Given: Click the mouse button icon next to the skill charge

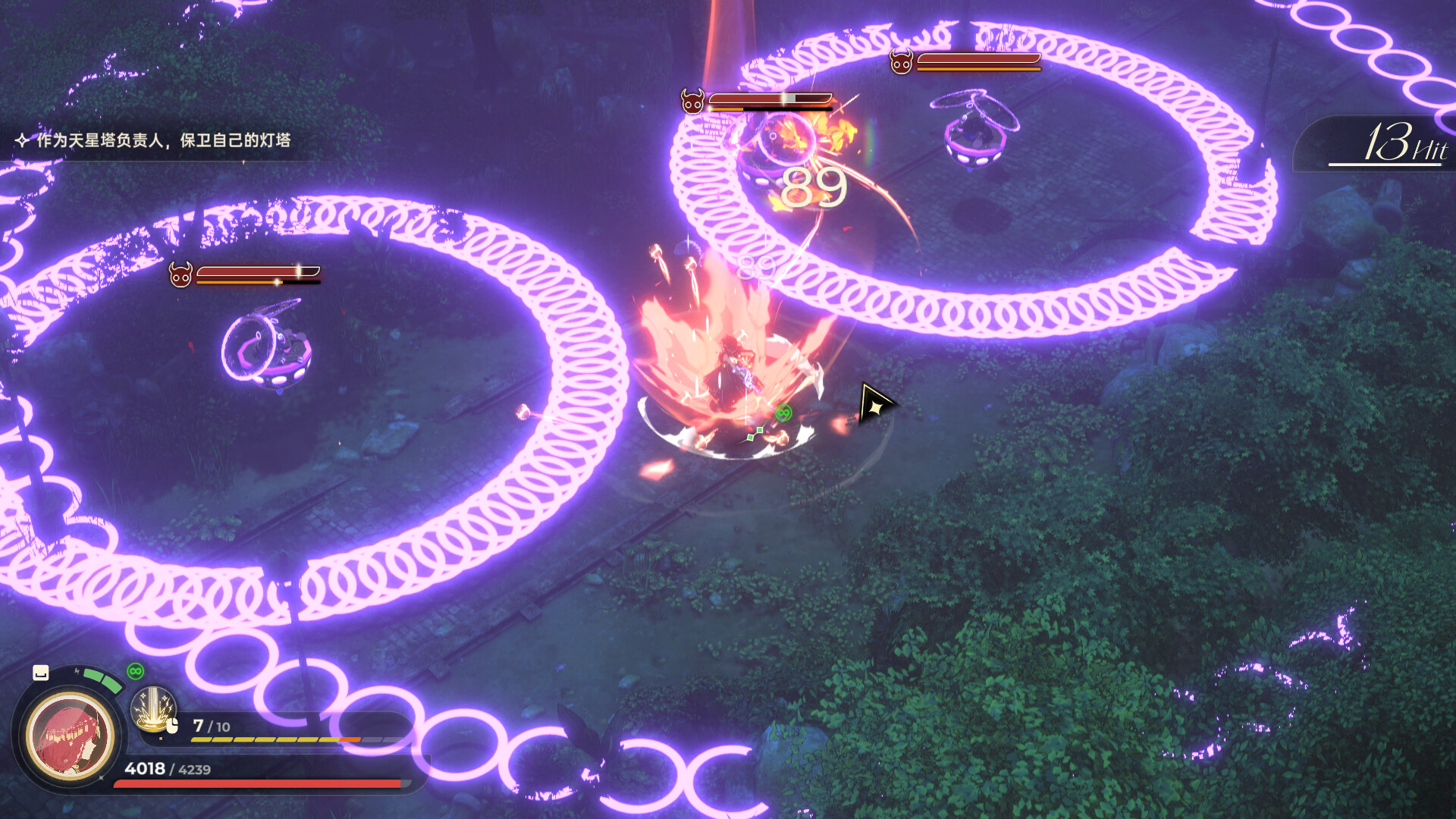Looking at the screenshot, I should click(x=172, y=726).
